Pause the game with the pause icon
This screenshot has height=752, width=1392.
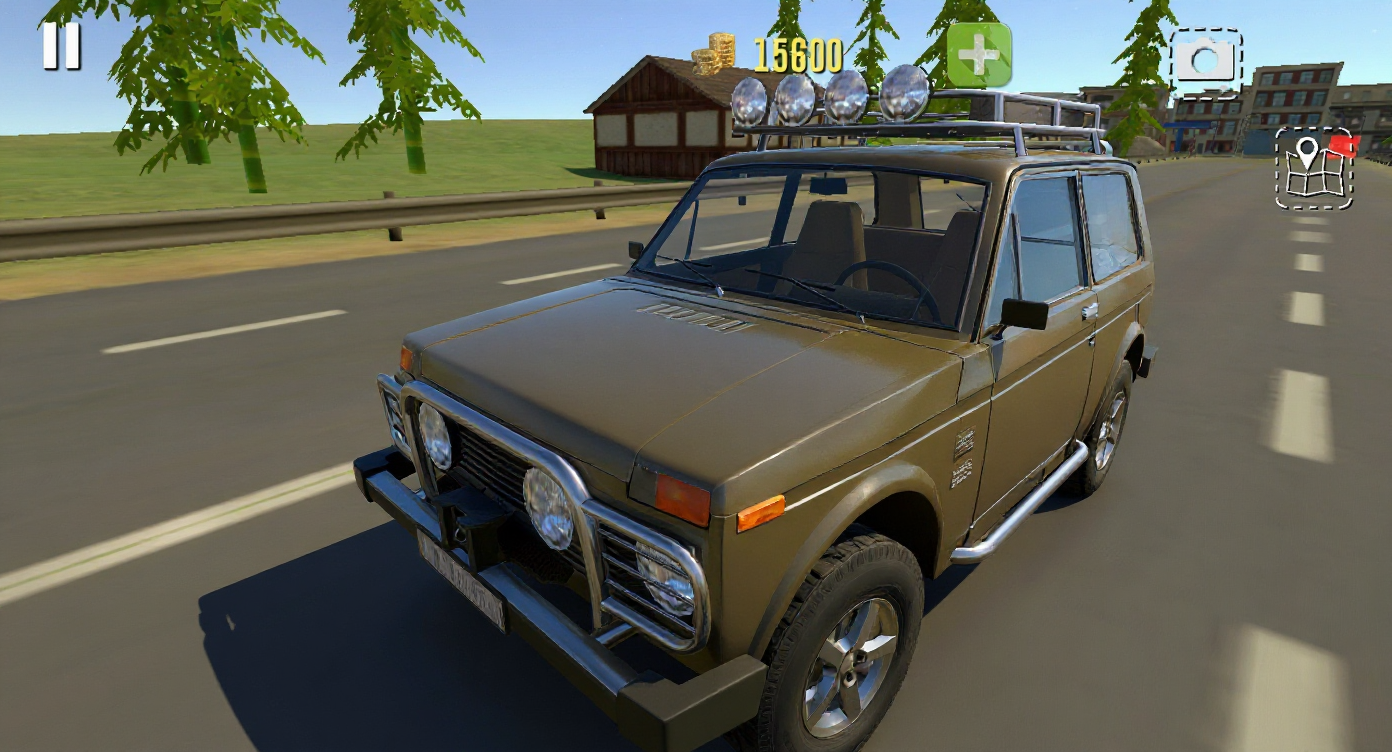(x=60, y=44)
